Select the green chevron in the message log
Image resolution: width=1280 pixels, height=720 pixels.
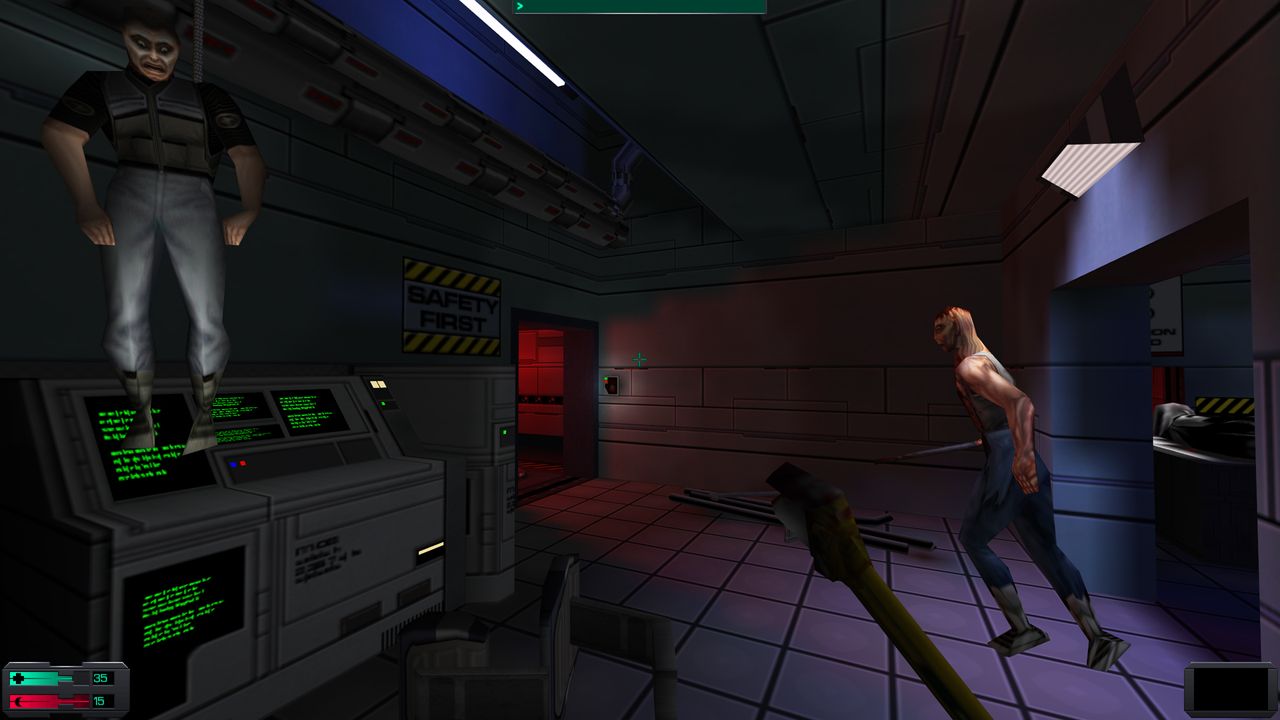pos(520,8)
